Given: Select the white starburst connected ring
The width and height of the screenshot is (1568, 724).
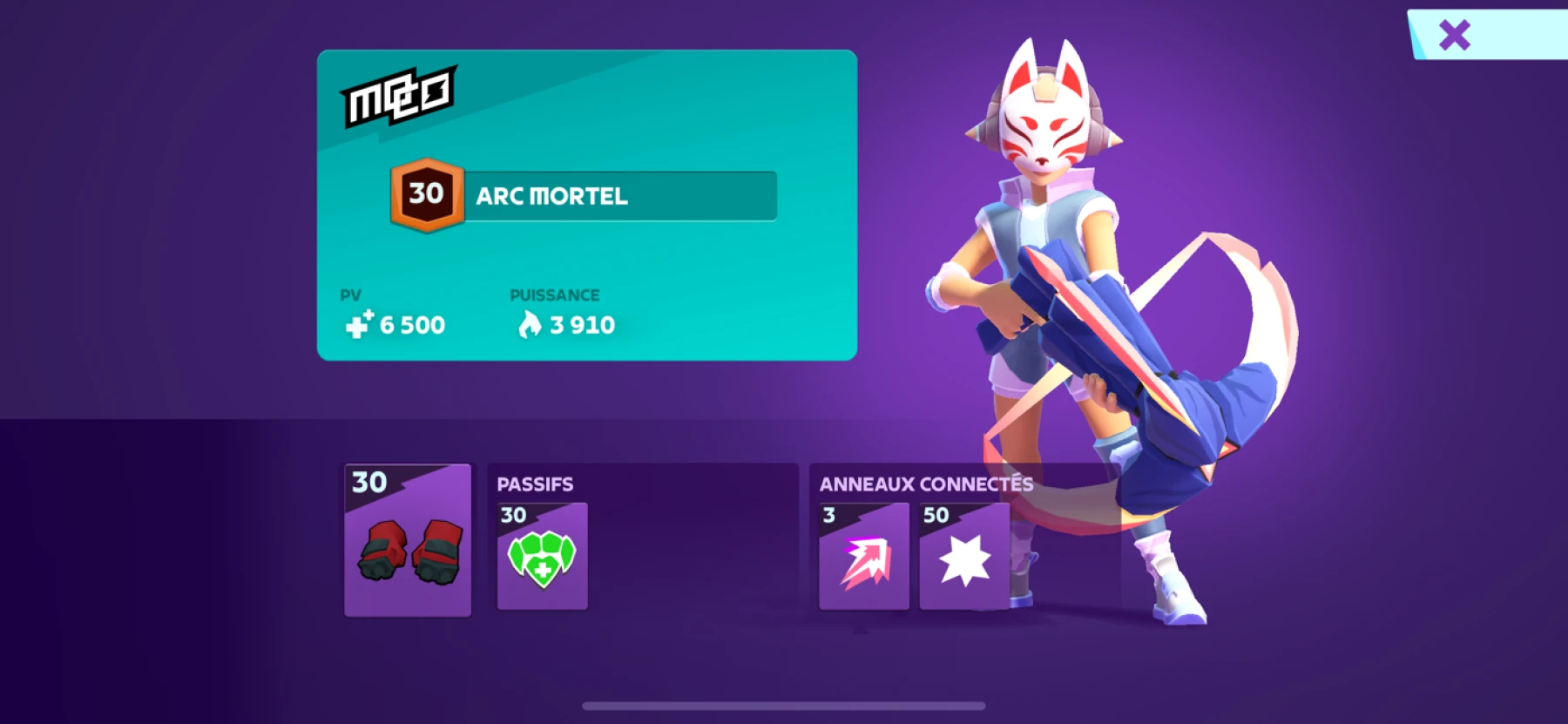Looking at the screenshot, I should pos(964,557).
